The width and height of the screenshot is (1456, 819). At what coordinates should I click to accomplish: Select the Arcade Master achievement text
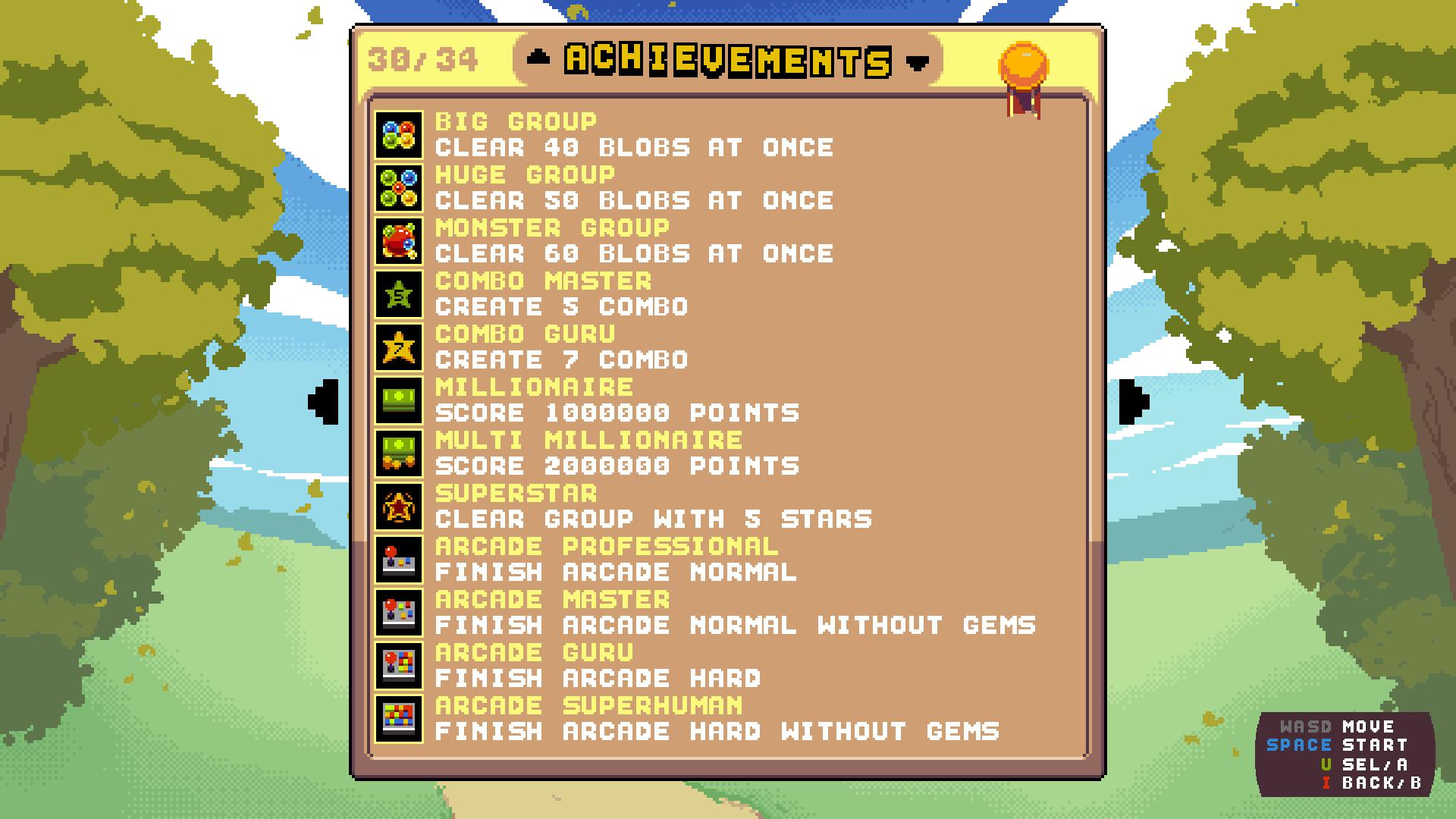551,599
